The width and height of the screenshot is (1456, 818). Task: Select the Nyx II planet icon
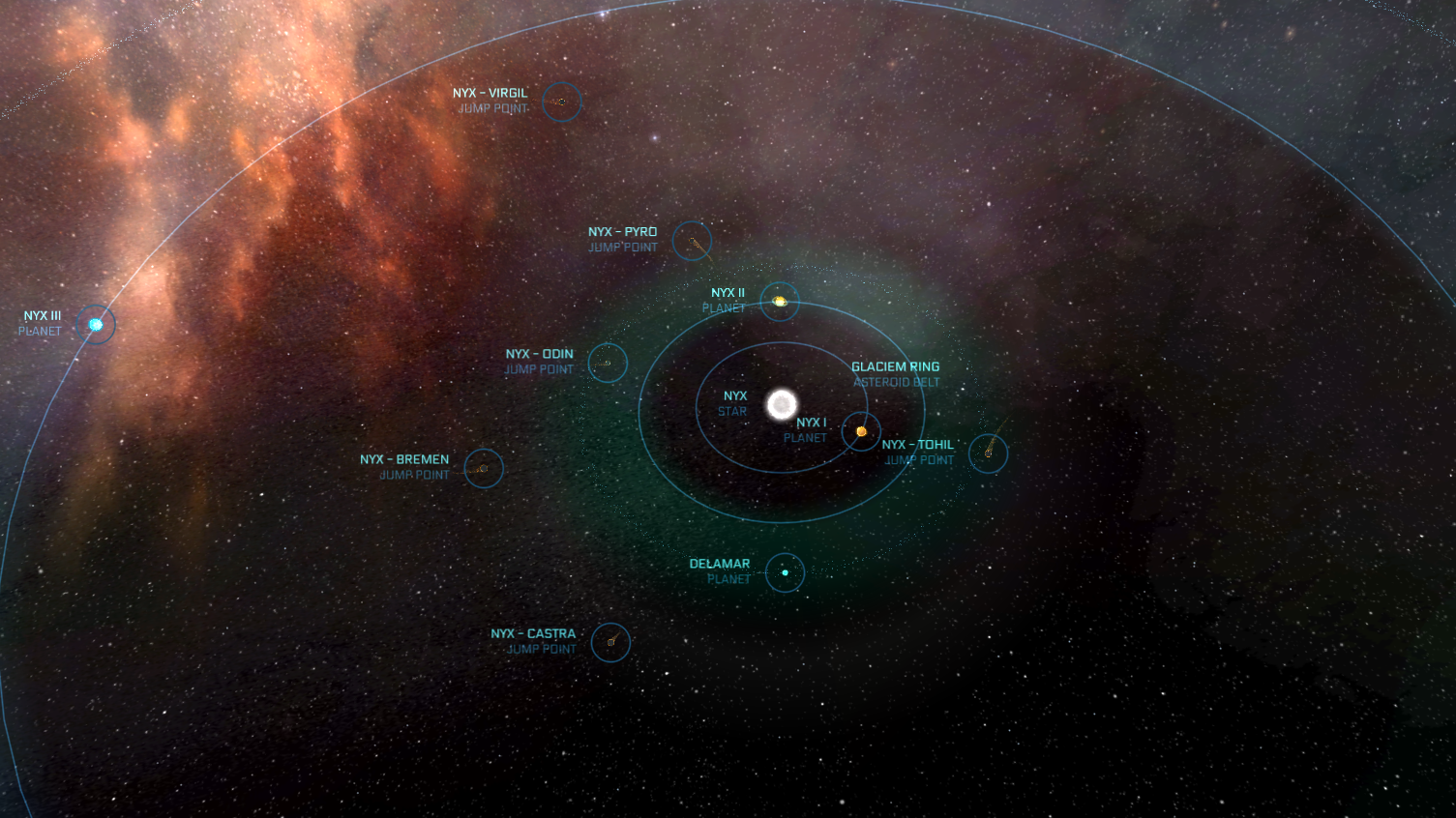[780, 302]
